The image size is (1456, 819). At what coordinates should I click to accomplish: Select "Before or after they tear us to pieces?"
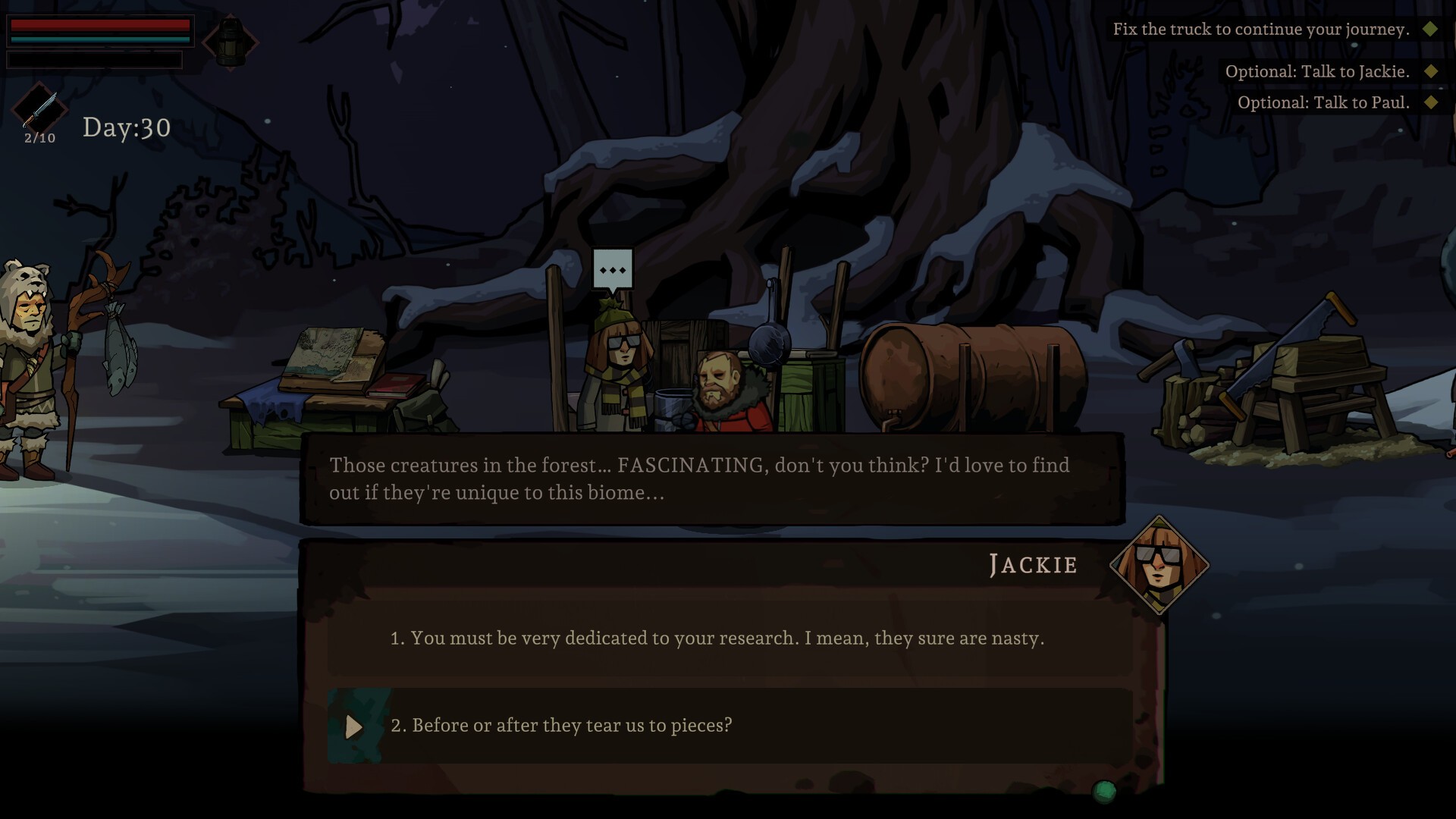click(561, 726)
